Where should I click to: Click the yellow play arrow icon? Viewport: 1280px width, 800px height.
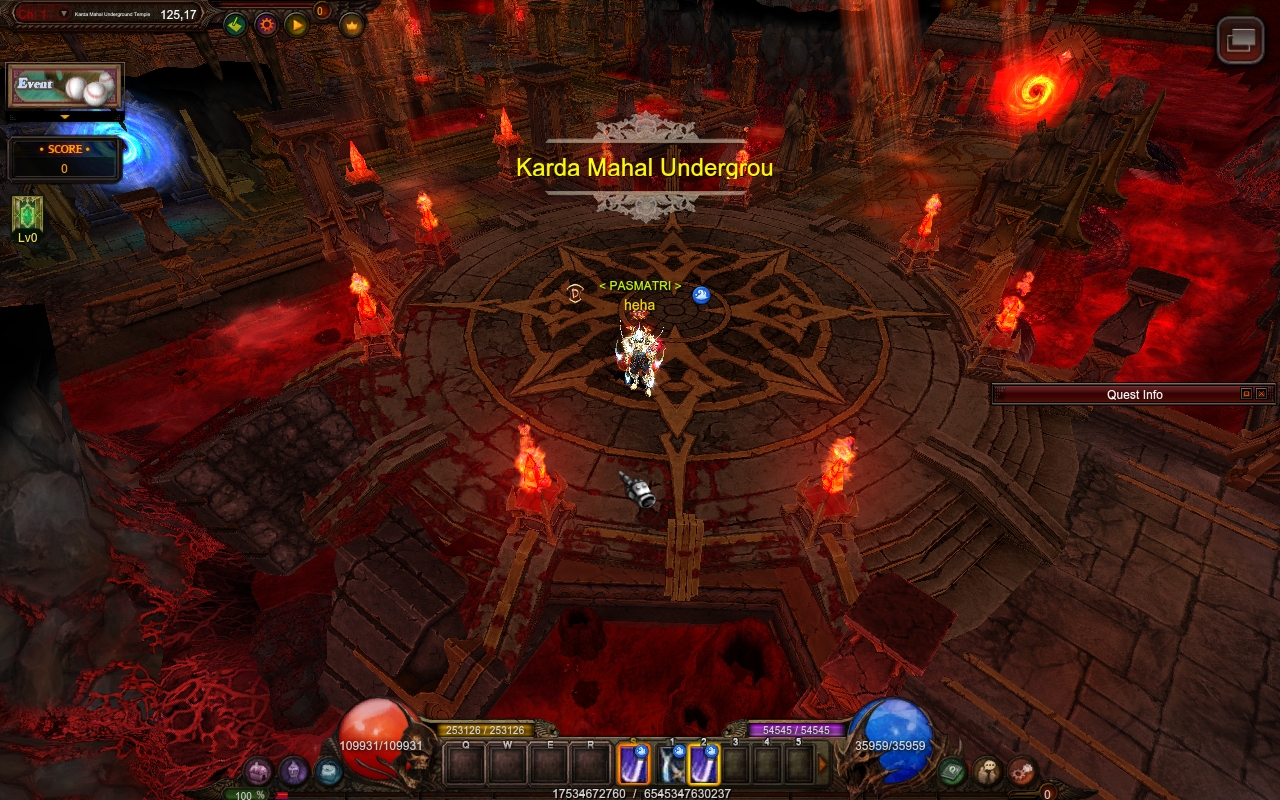coord(297,25)
